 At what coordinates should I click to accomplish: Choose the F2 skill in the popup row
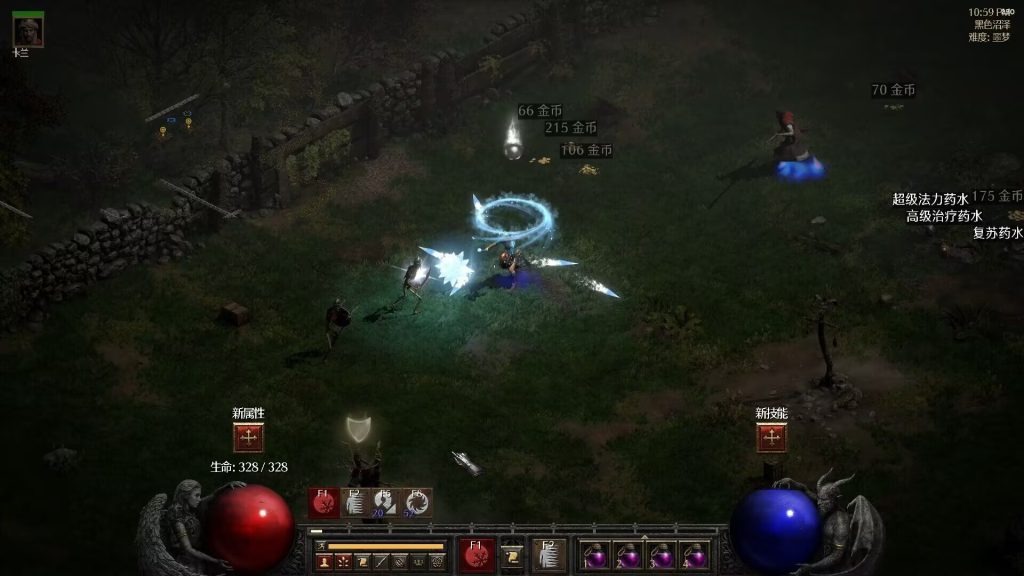coord(354,503)
